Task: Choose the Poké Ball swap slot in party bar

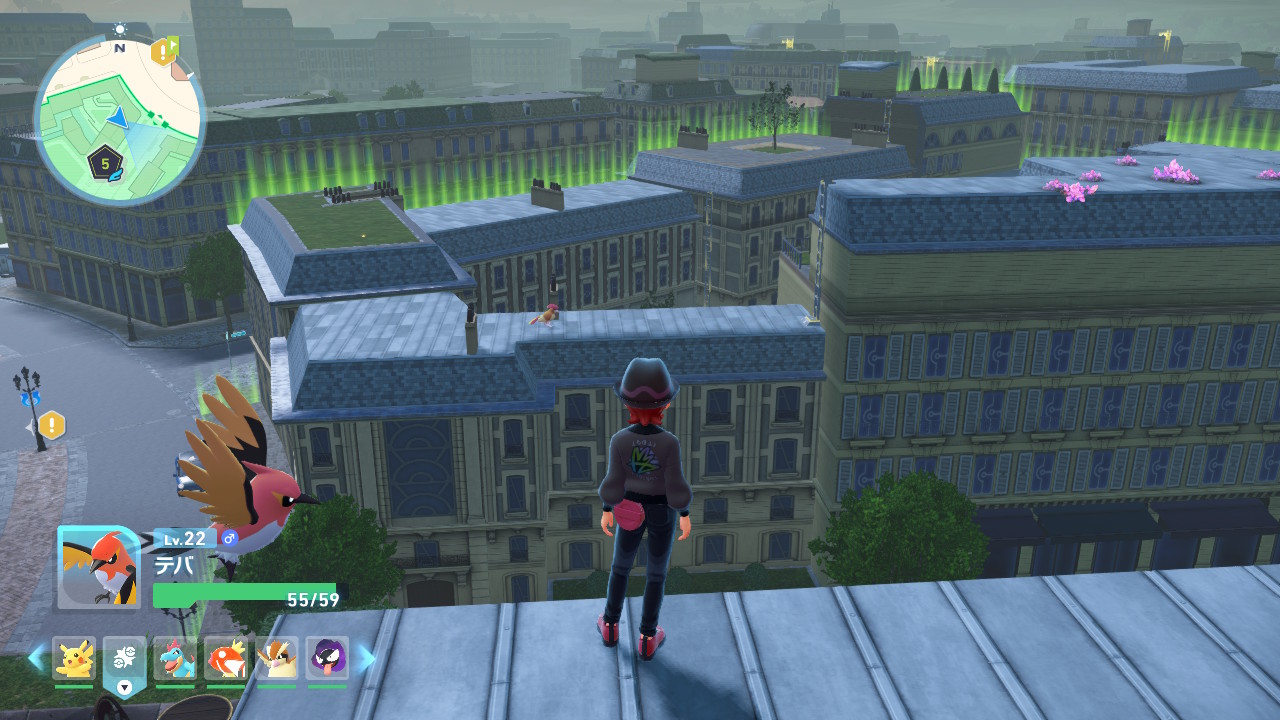Action: pyautogui.click(x=124, y=660)
